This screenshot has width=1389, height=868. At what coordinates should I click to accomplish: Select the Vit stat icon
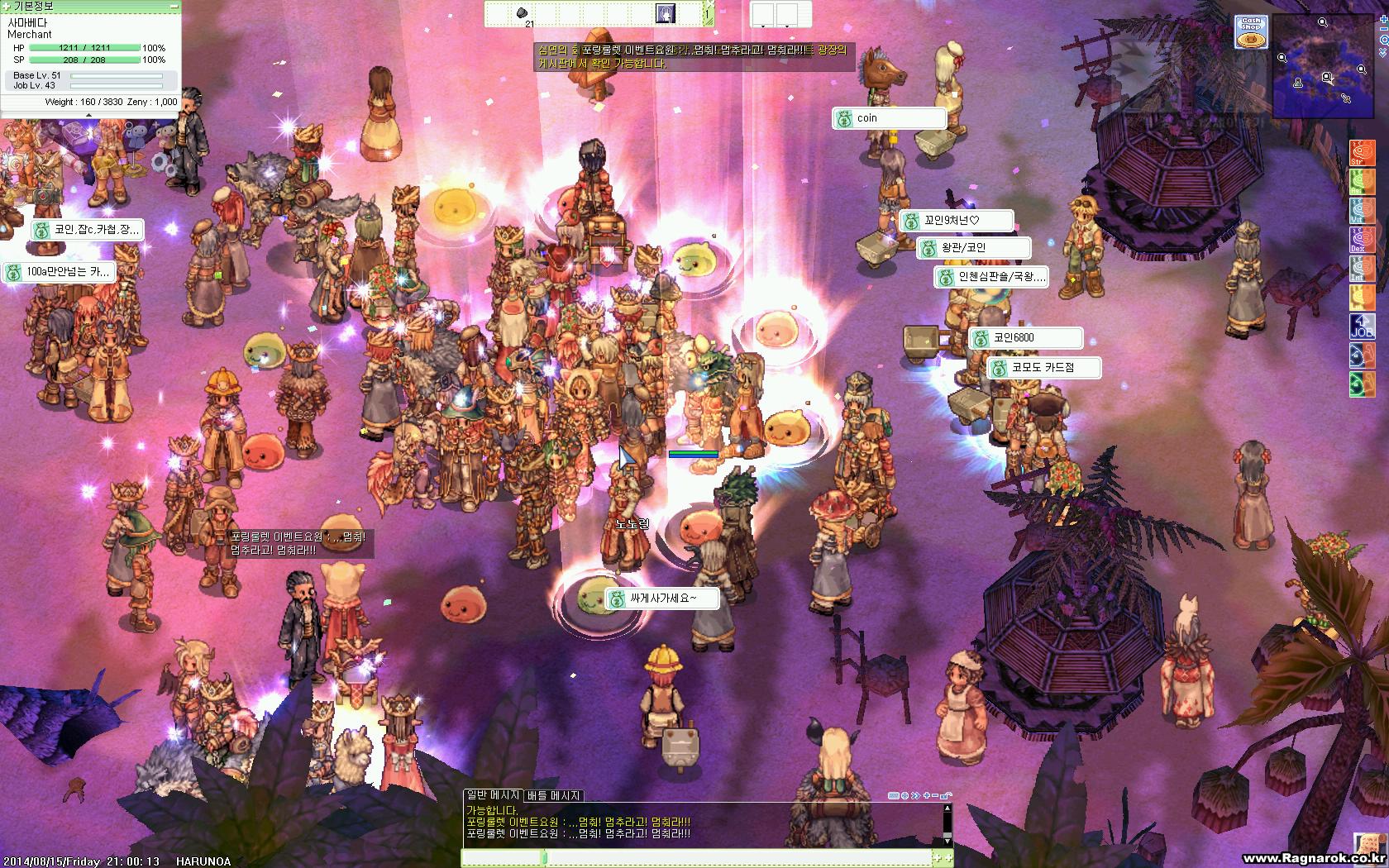coord(1362,211)
